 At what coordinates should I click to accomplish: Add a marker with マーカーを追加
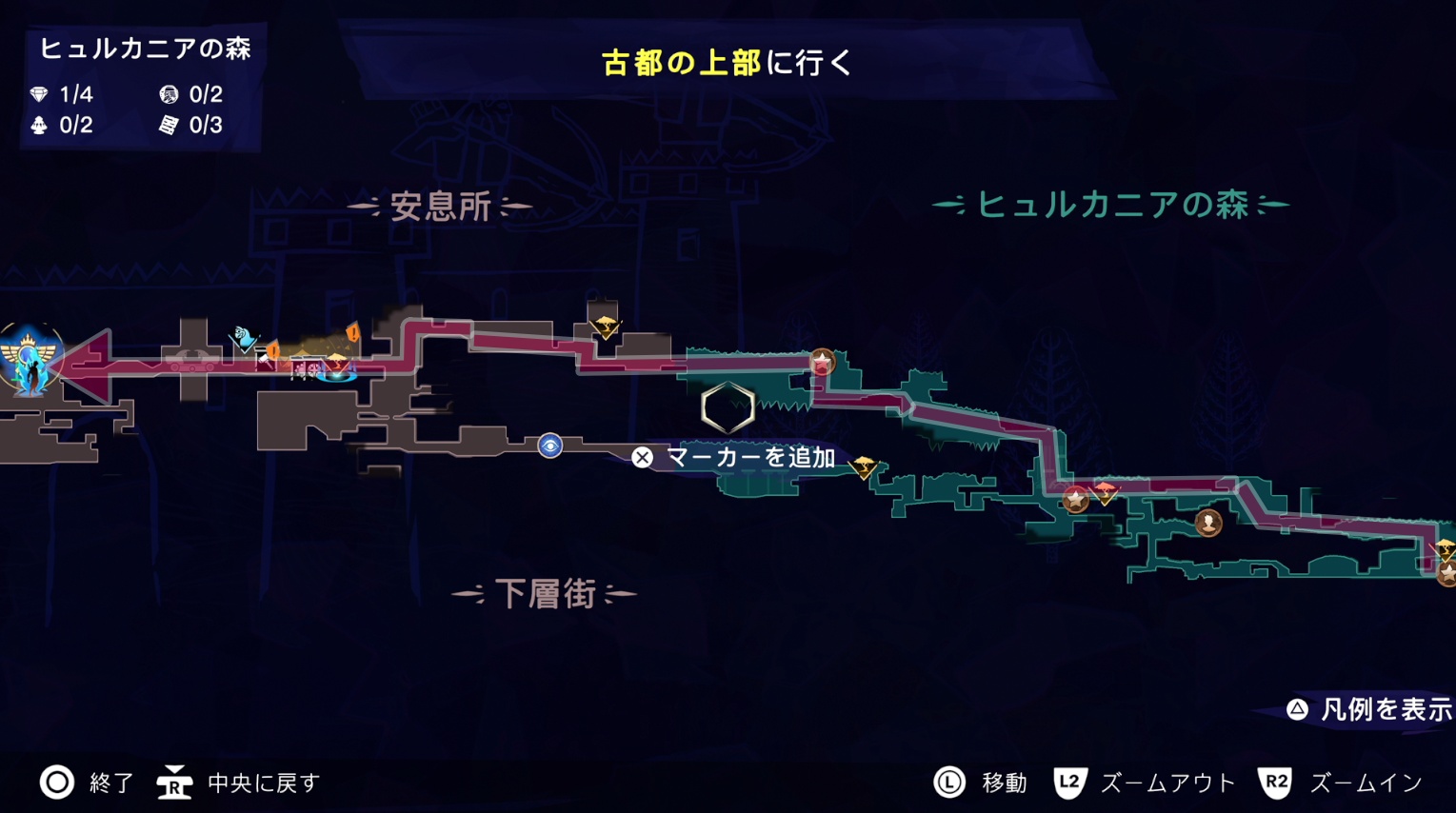(x=734, y=458)
